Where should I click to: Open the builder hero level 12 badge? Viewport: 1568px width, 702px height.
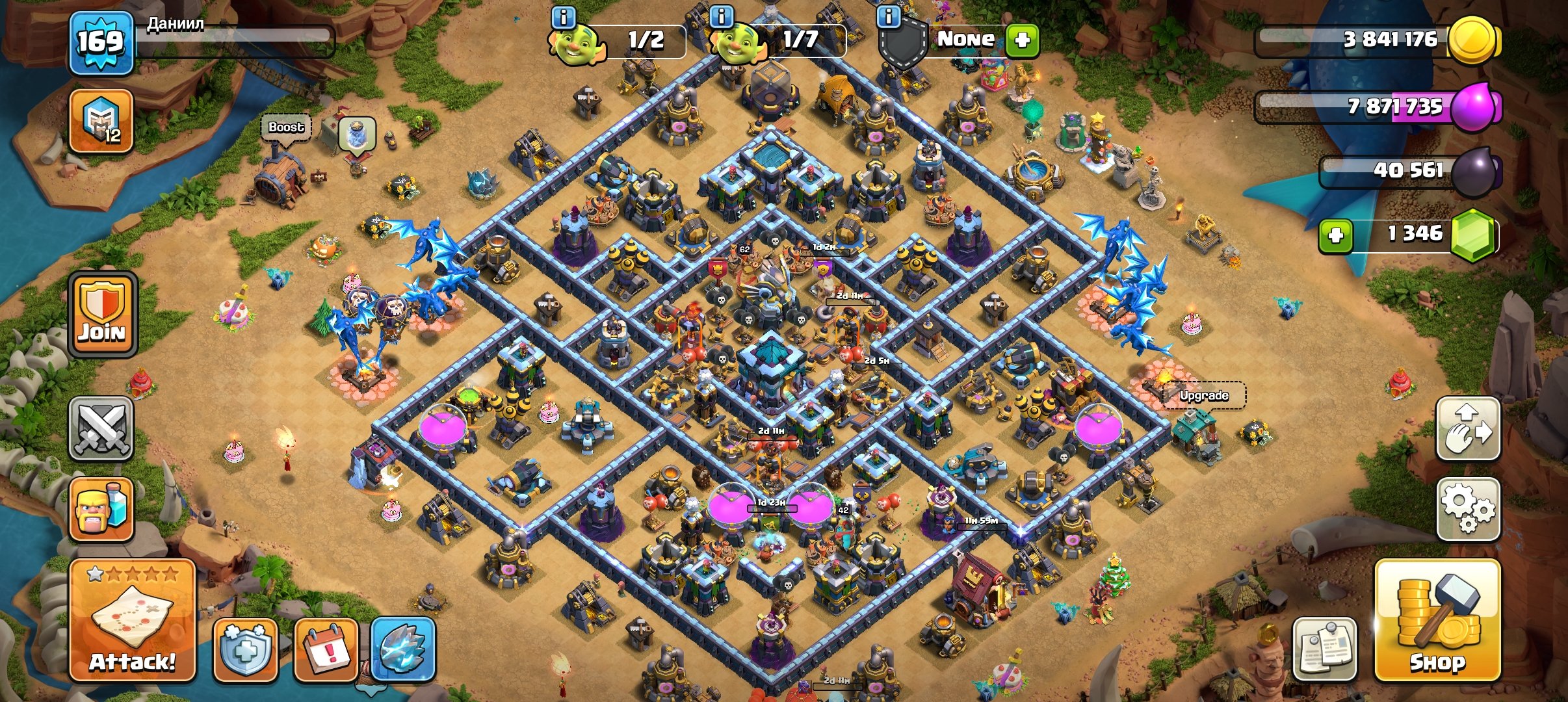click(x=101, y=122)
